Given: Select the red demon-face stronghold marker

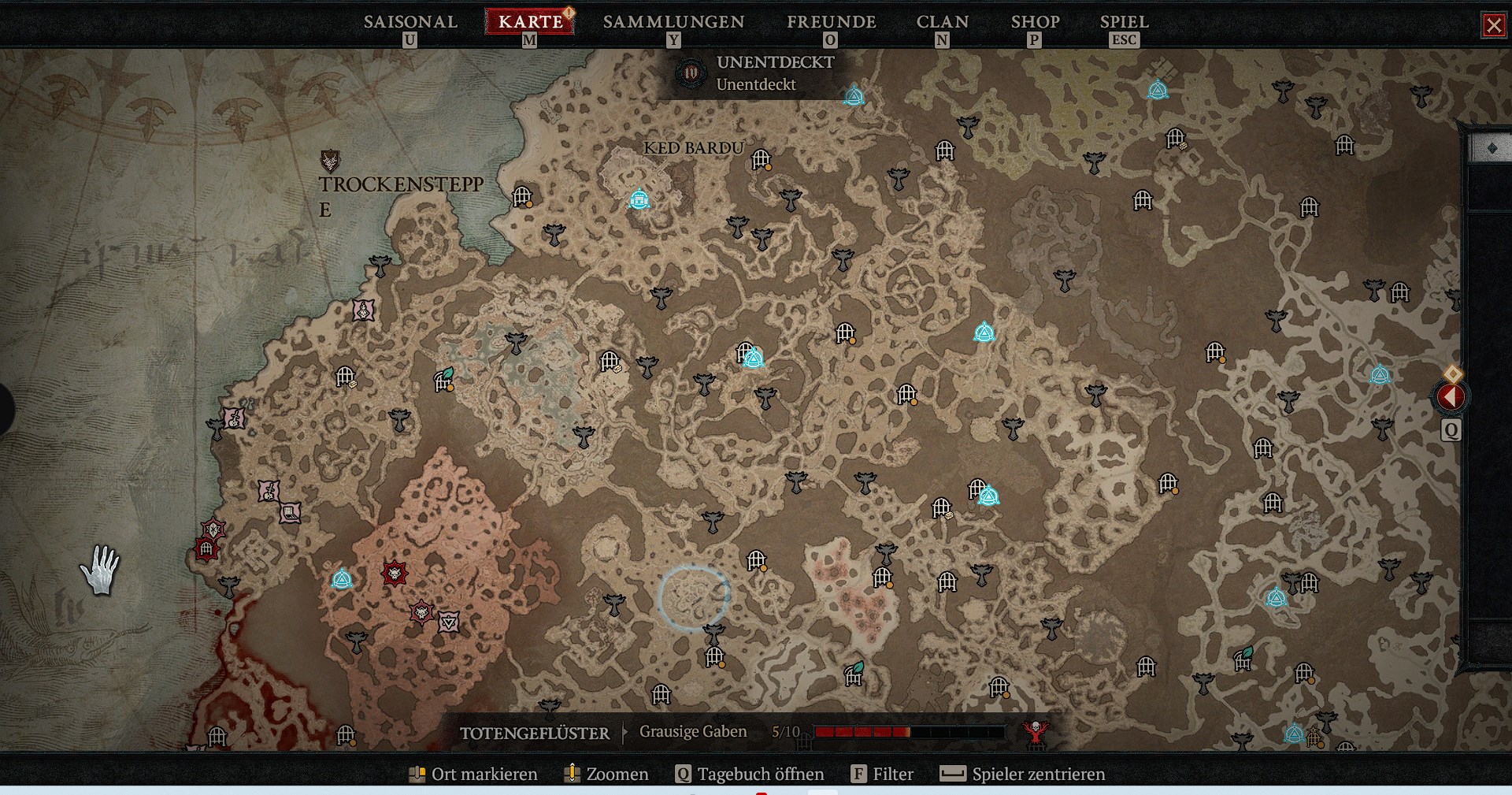Looking at the screenshot, I should 395,573.
